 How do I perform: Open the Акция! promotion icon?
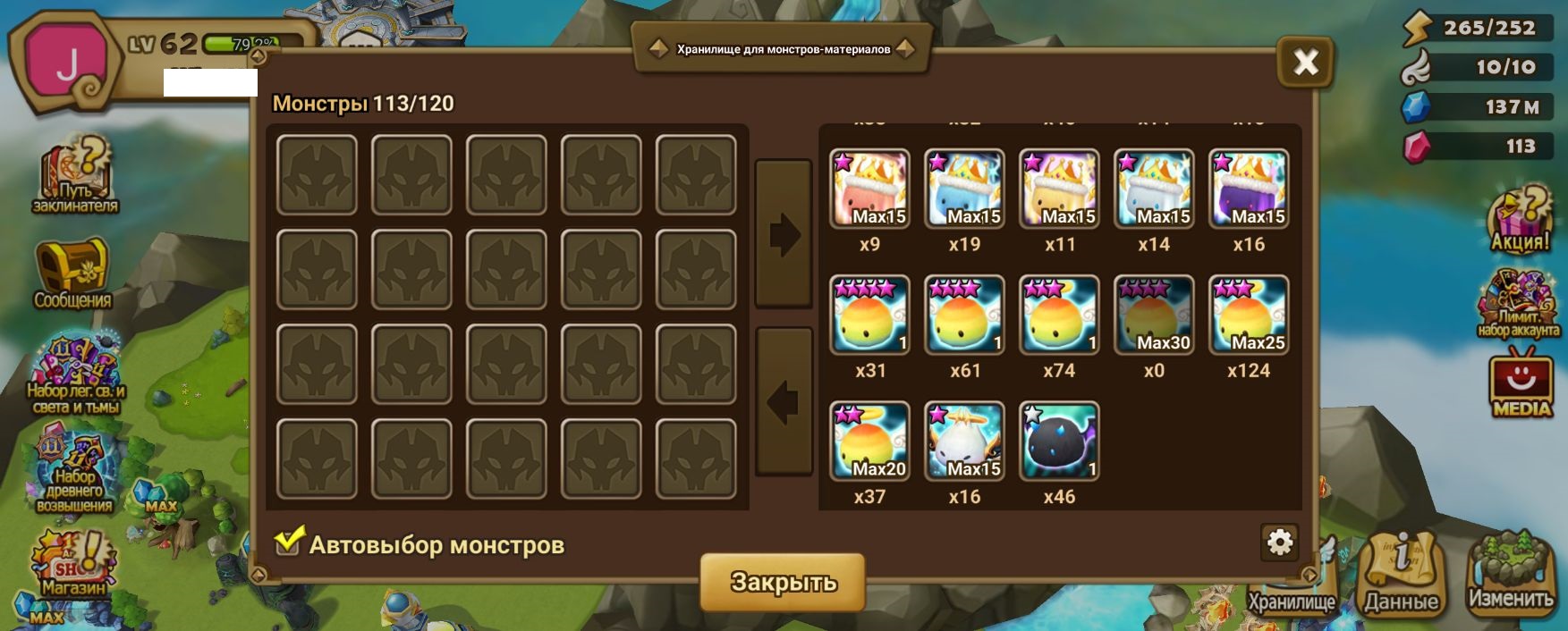click(1520, 221)
